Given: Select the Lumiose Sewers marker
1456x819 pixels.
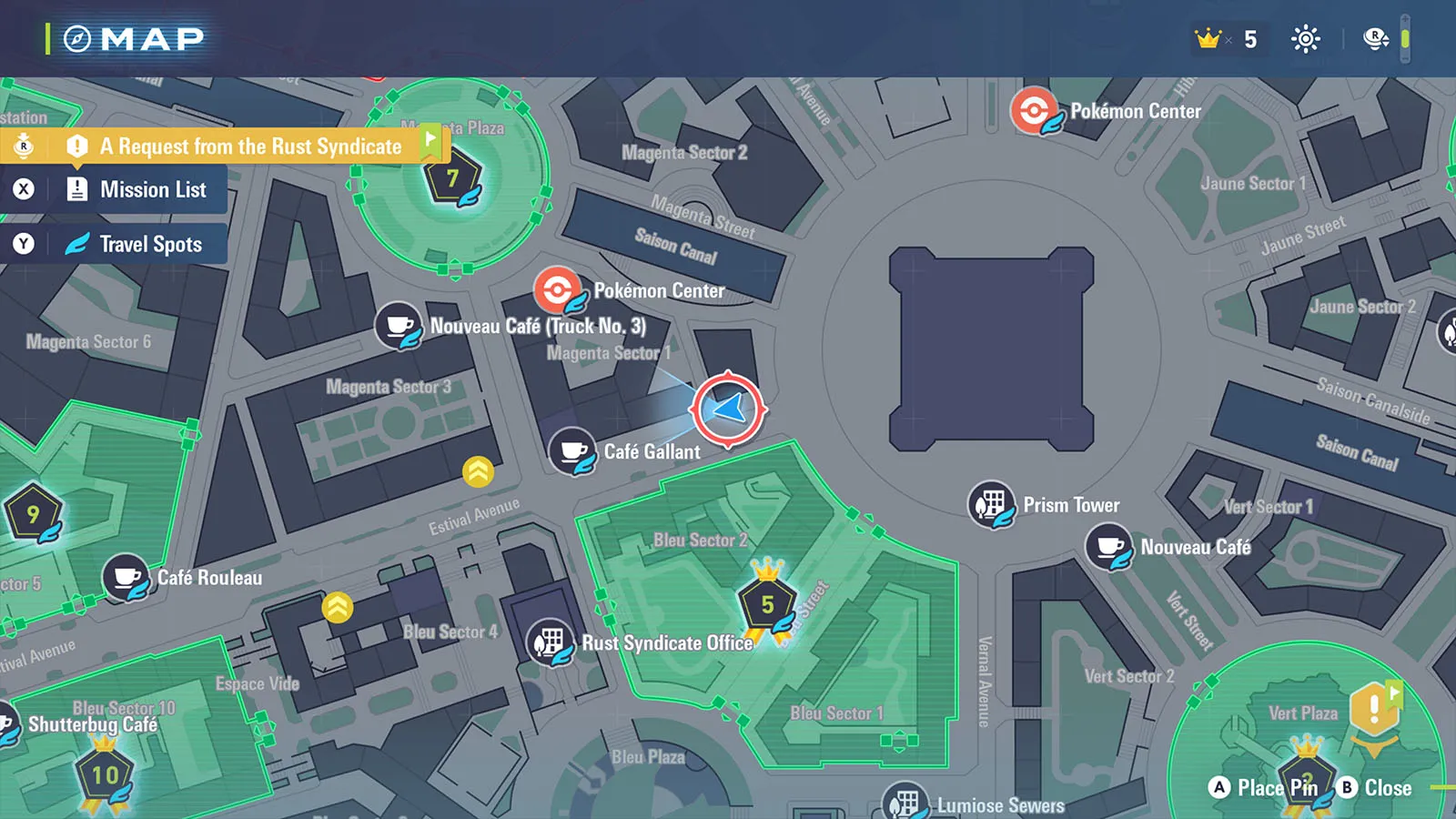Looking at the screenshot, I should [x=905, y=803].
